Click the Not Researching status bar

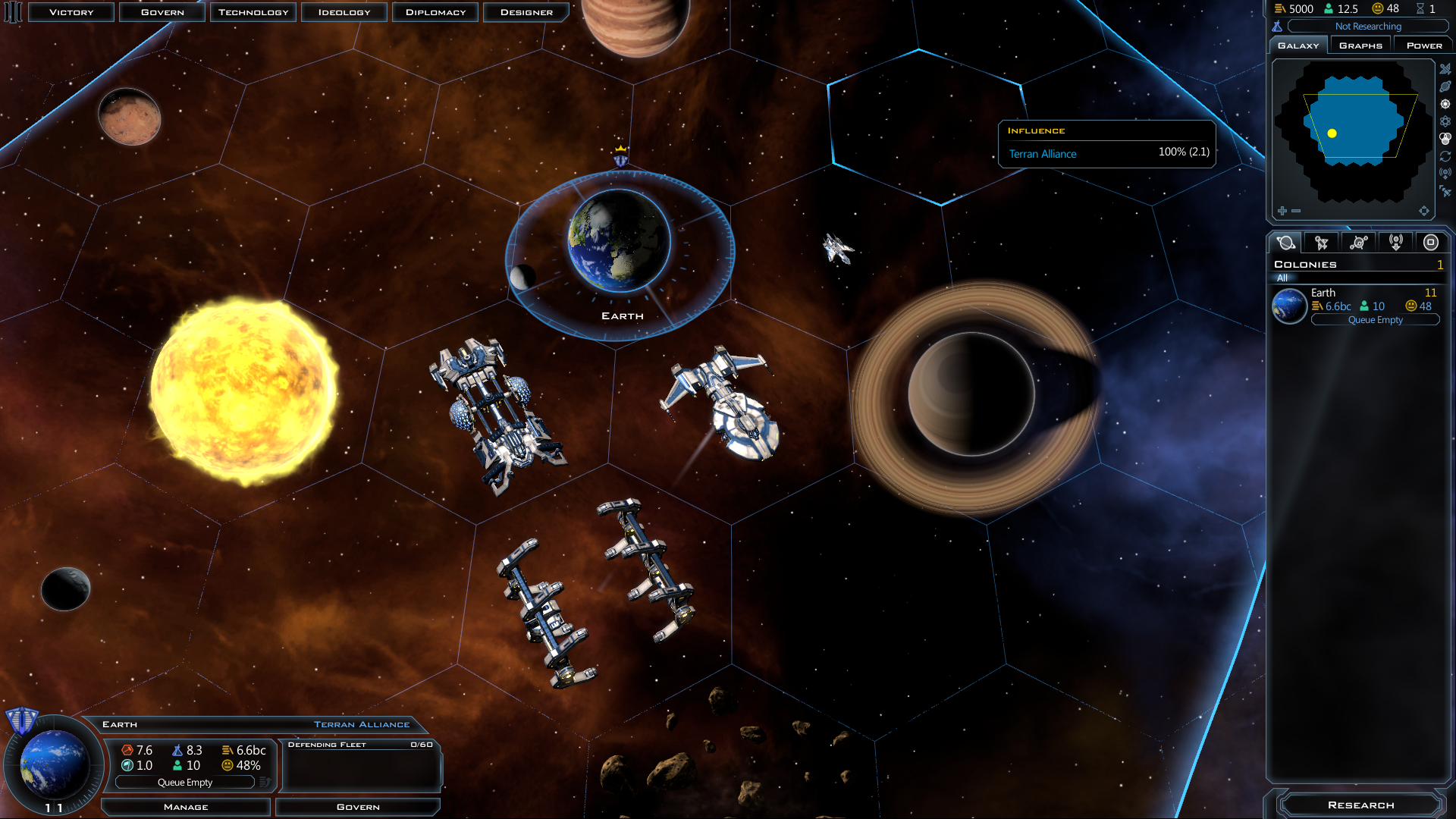click(1367, 27)
